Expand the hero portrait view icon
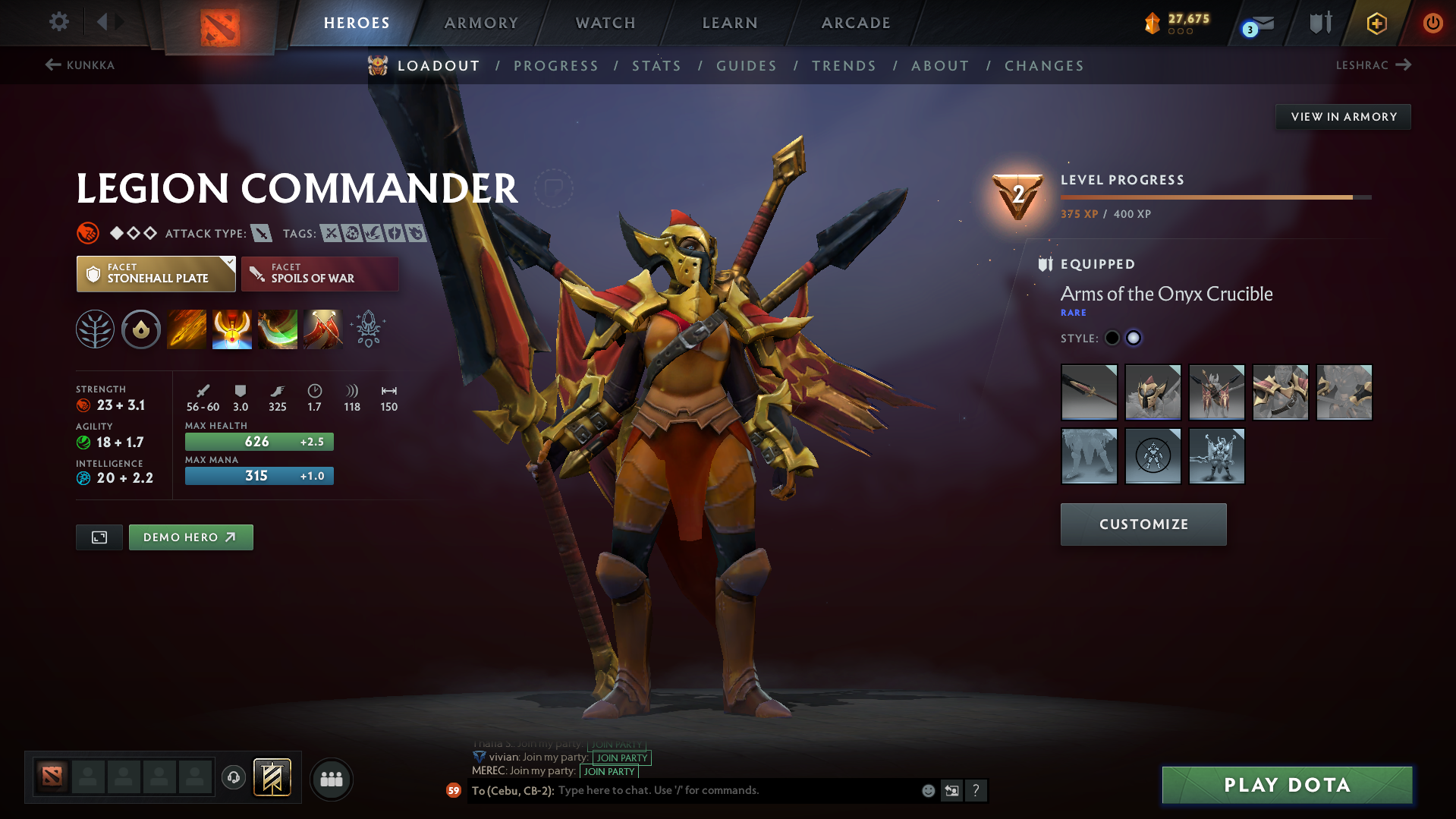This screenshot has height=819, width=1456. pos(99,537)
